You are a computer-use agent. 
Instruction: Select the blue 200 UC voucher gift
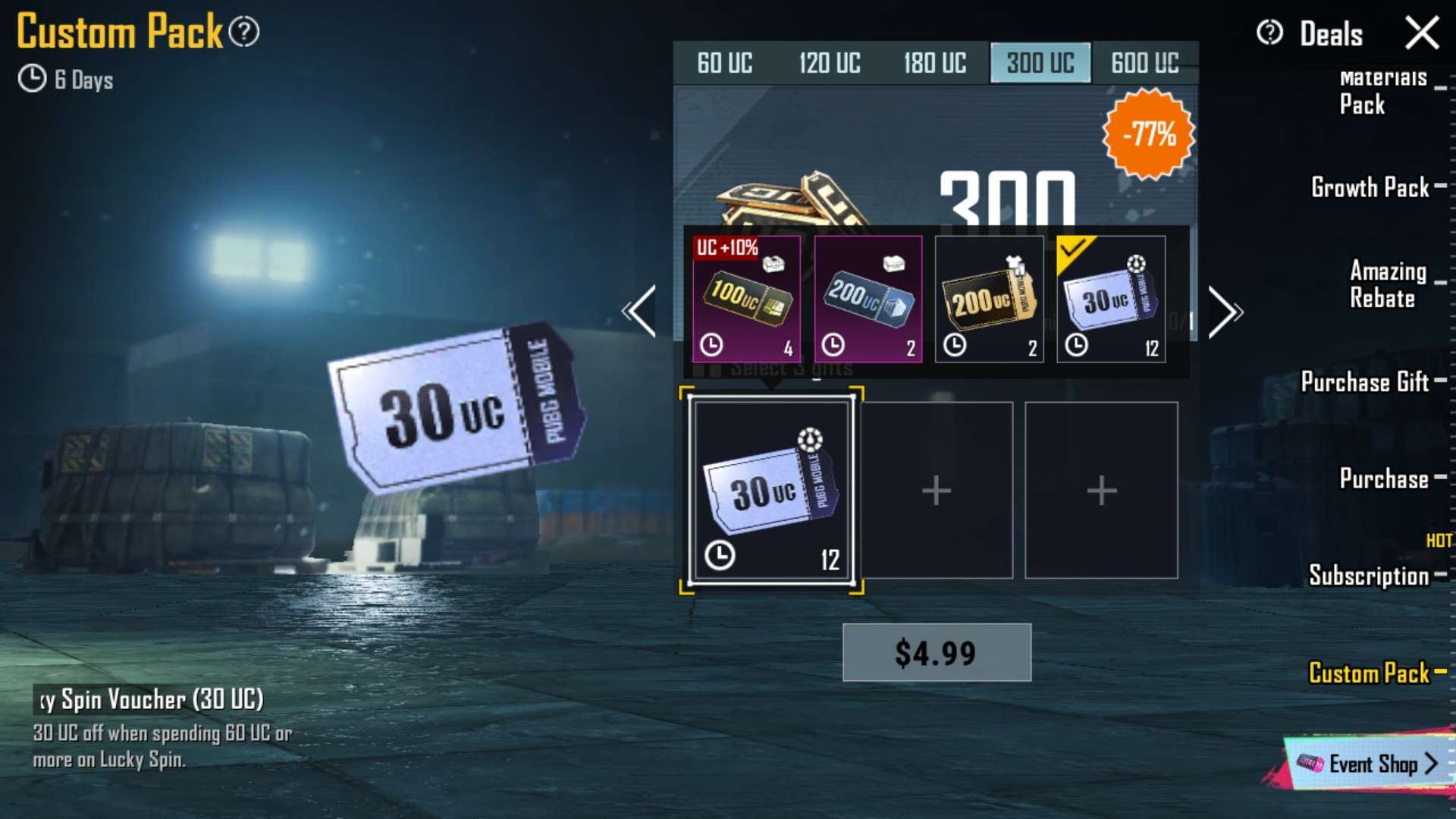coord(868,300)
